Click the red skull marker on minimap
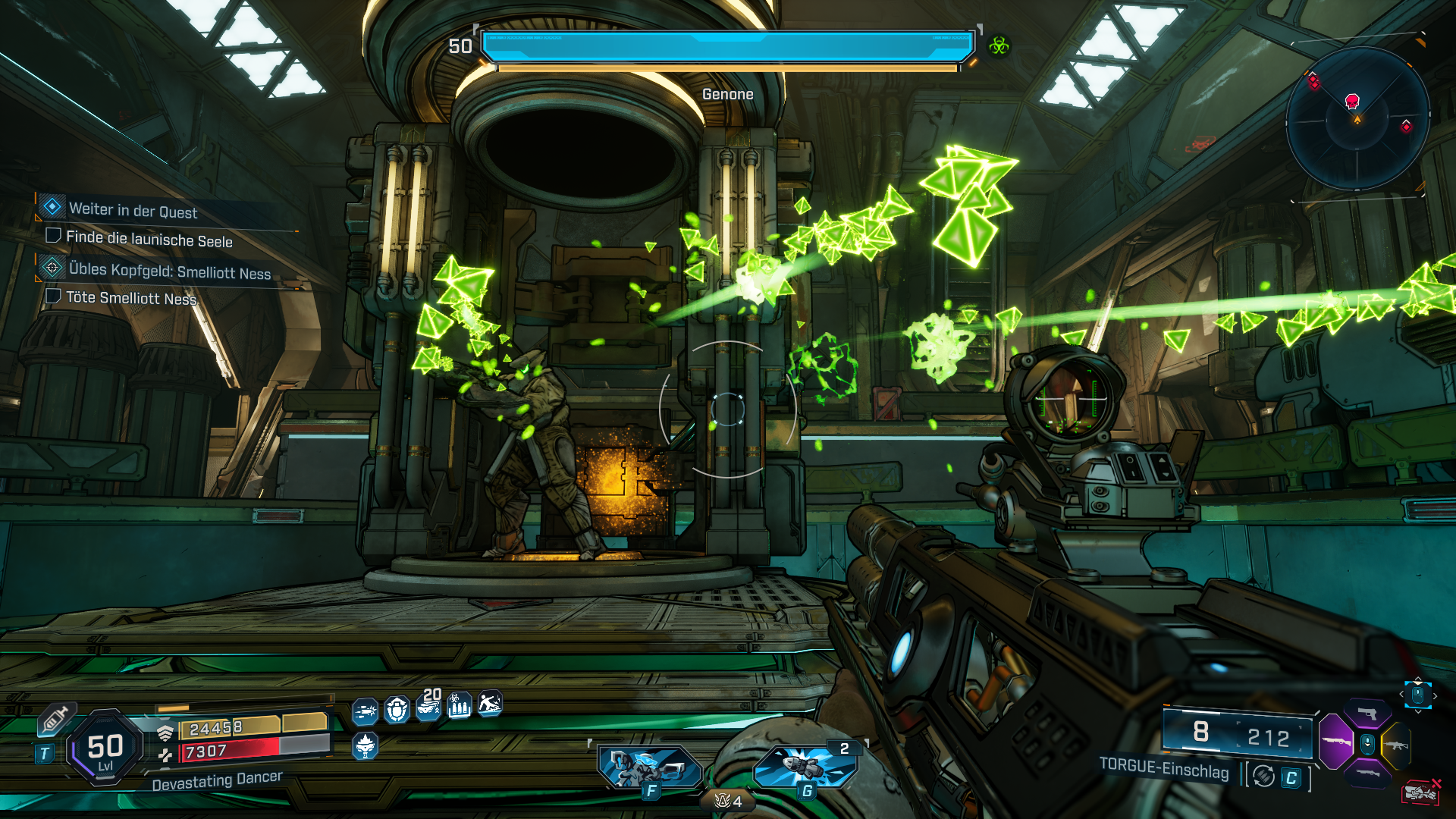The width and height of the screenshot is (1456, 819). coord(1351,101)
